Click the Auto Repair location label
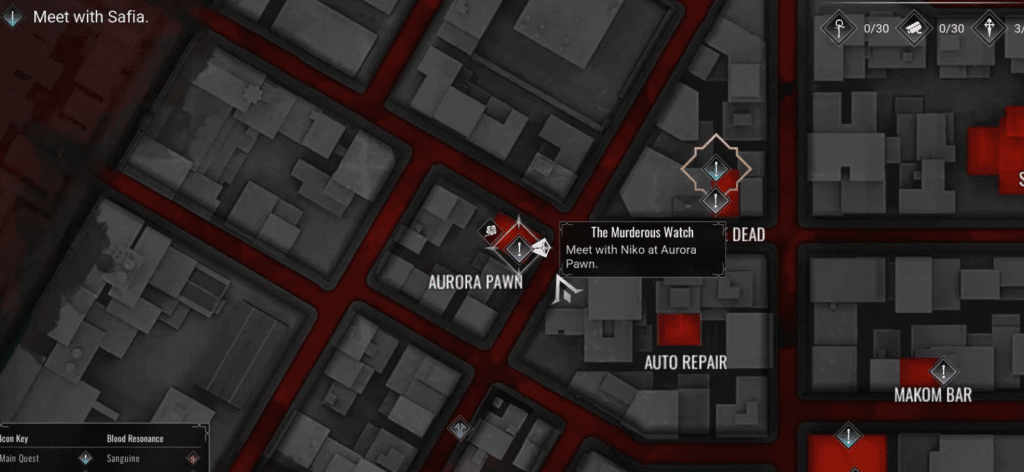 click(x=685, y=362)
